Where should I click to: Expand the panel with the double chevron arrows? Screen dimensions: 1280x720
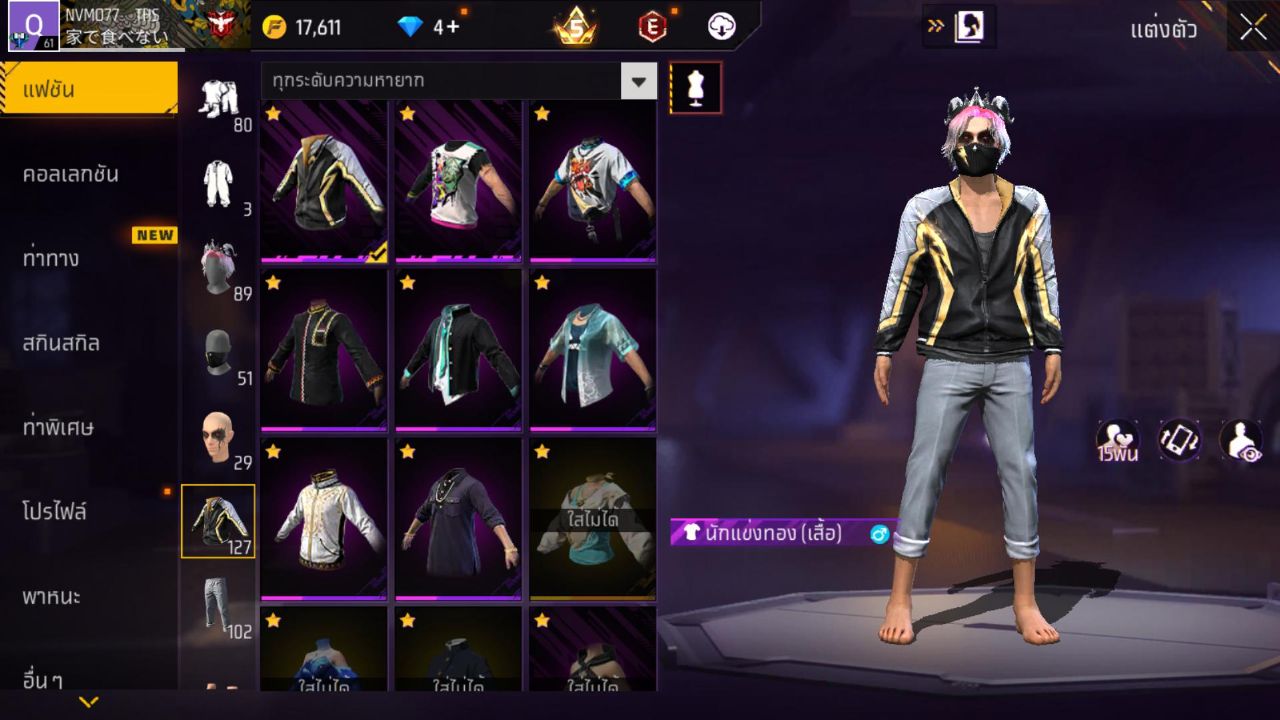[938, 27]
